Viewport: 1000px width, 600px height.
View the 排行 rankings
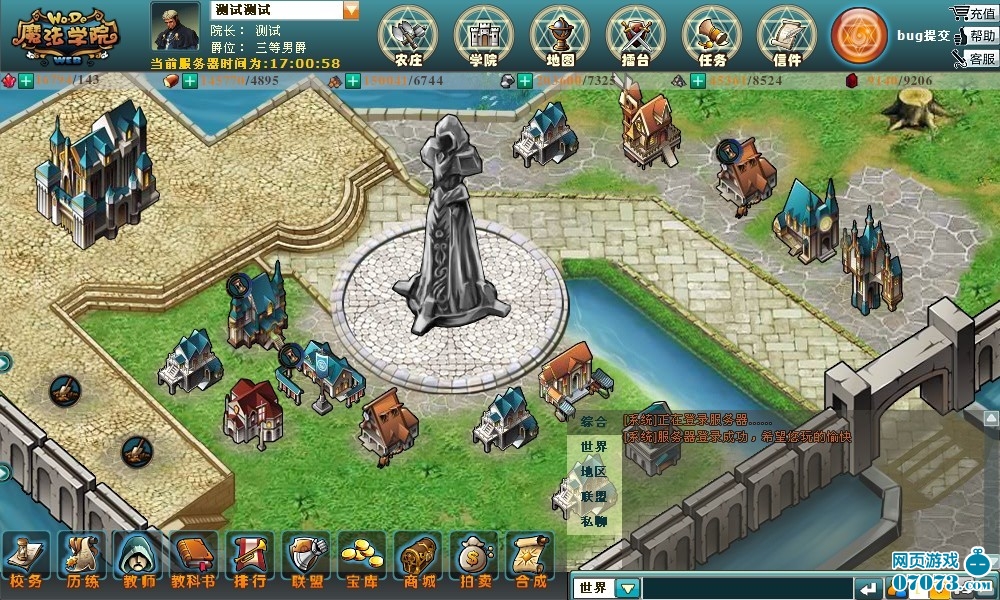coord(249,559)
